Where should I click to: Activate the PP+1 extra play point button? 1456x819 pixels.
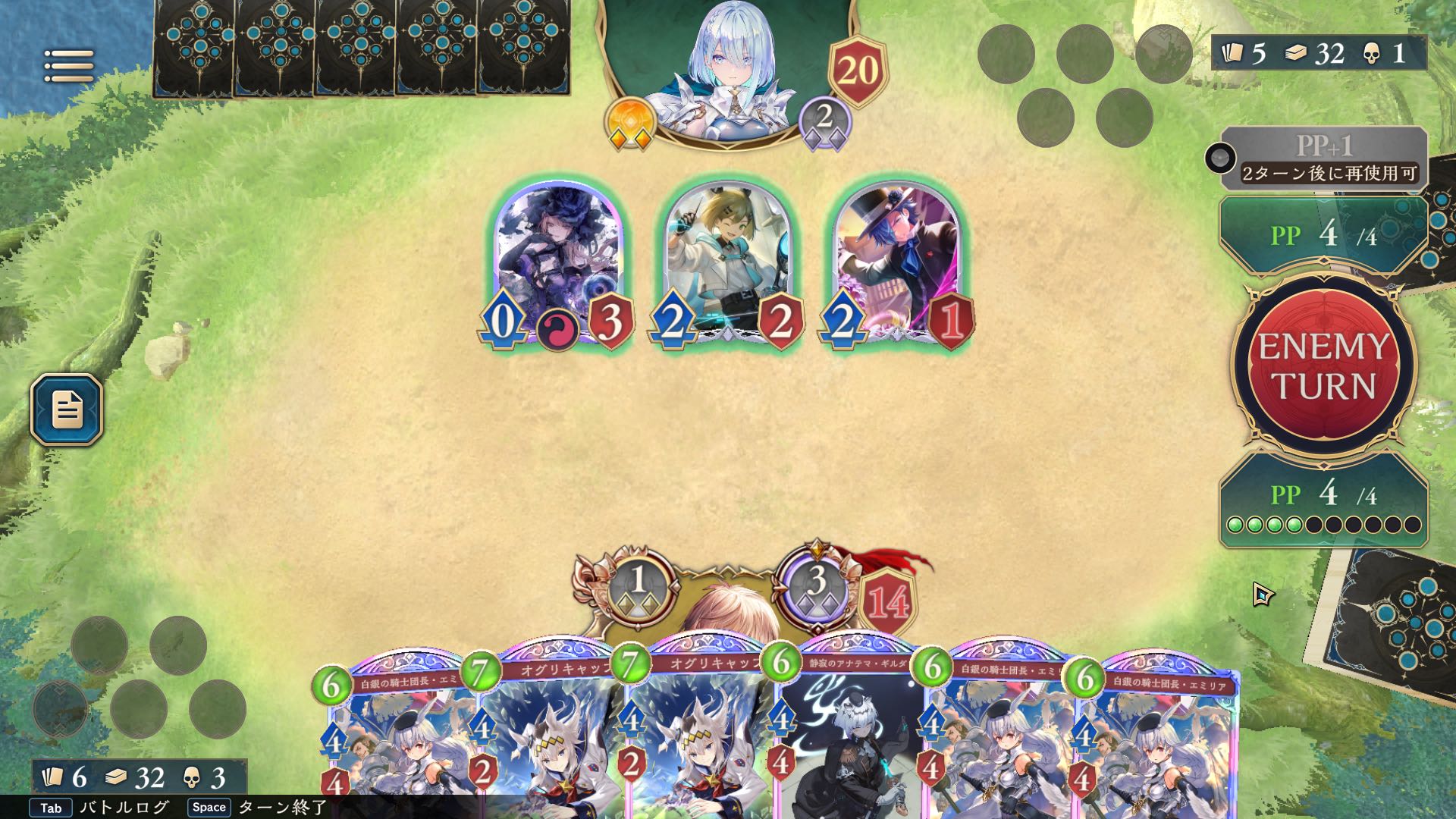tap(1323, 158)
